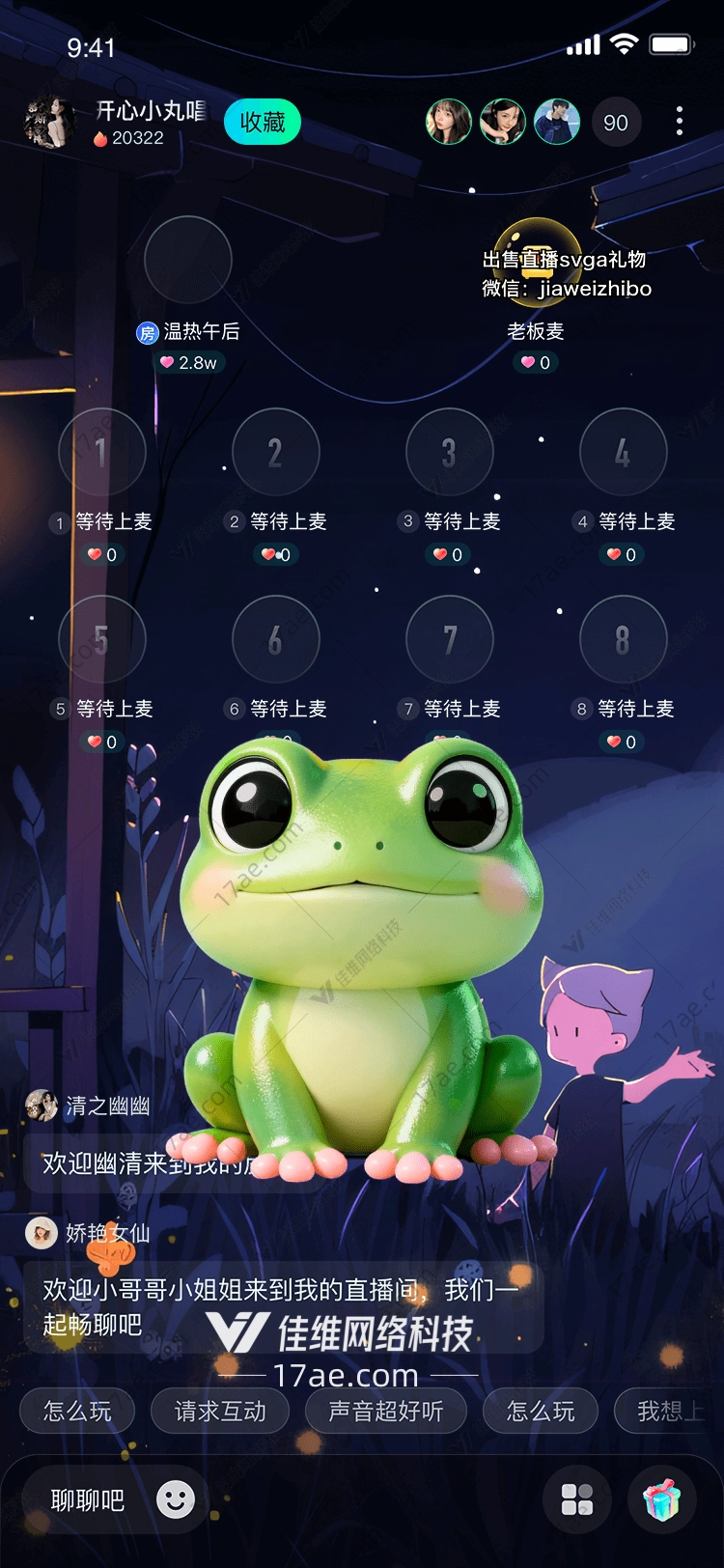Send the 请求互动 quick reply
The image size is (724, 1568).
pos(220,1412)
